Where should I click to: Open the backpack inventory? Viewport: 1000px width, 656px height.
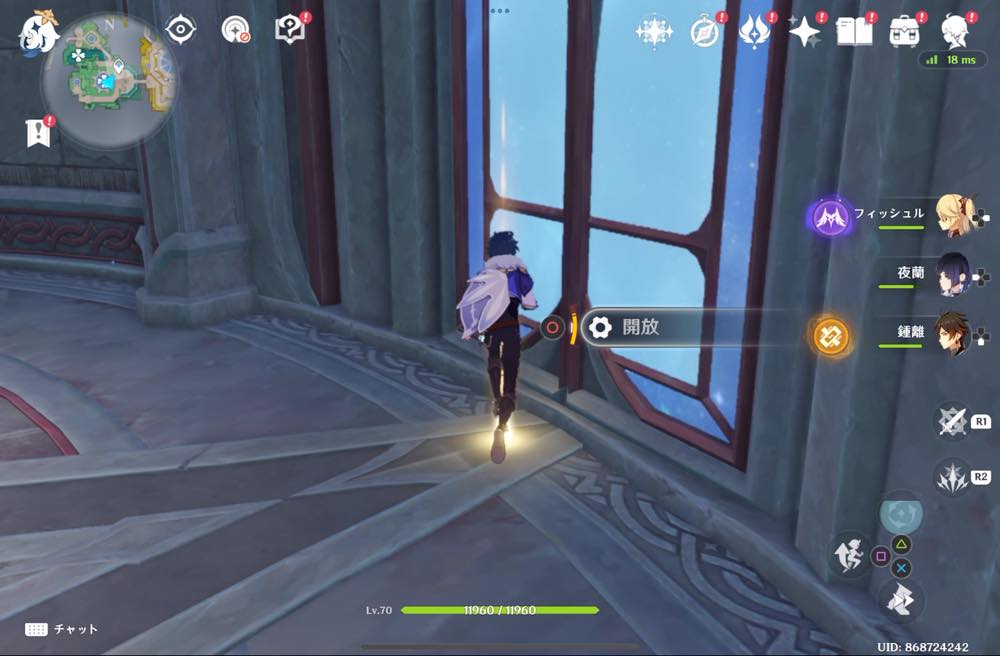pos(905,31)
